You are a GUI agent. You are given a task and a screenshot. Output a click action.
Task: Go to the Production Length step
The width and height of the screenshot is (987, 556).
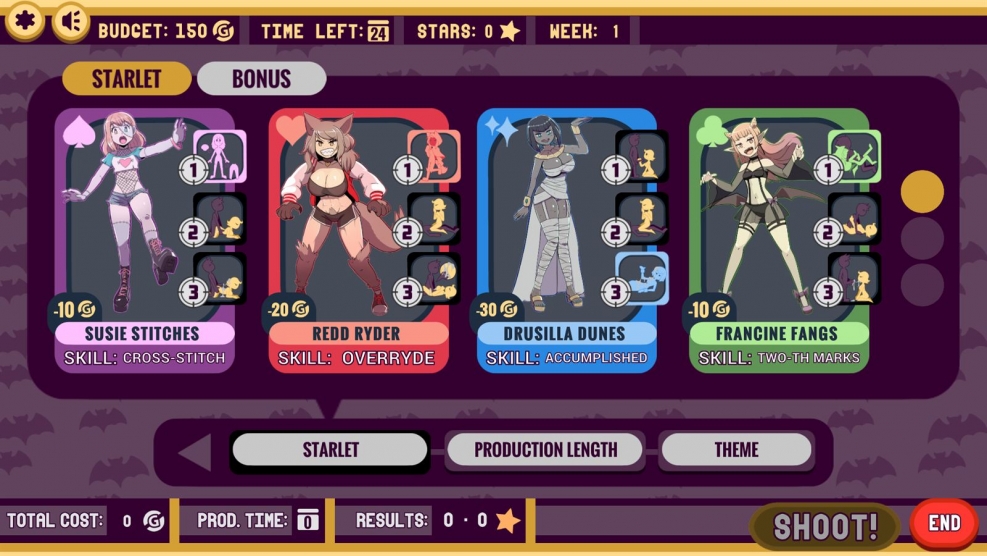click(x=545, y=450)
